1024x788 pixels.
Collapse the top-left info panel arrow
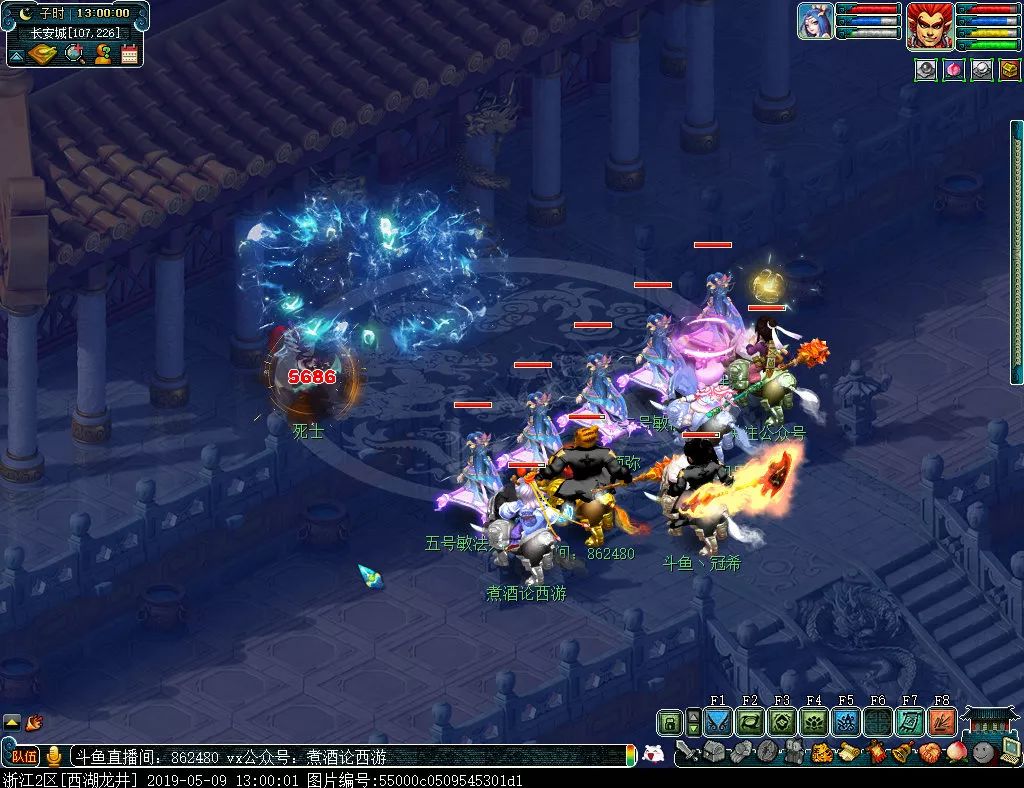(15, 55)
